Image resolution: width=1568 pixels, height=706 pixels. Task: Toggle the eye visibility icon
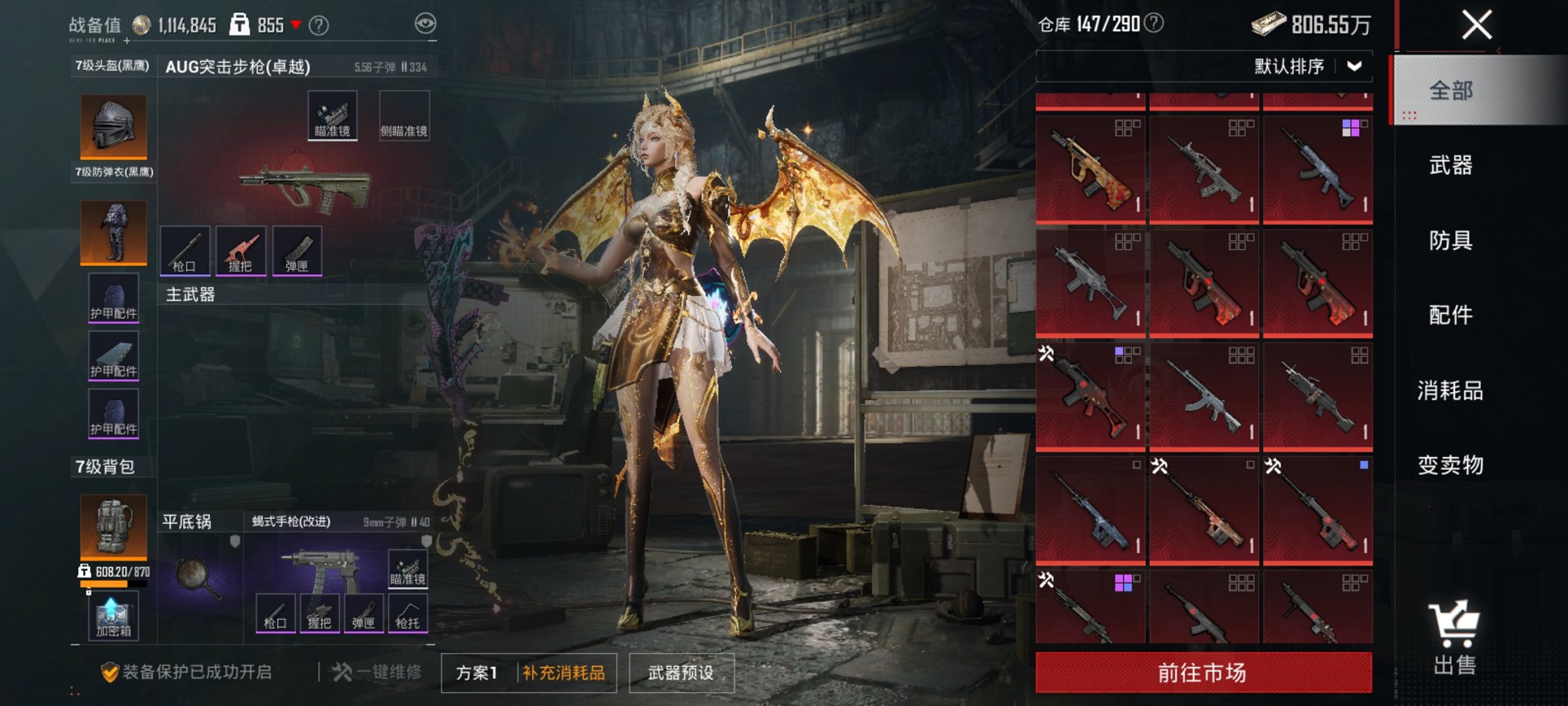(x=425, y=24)
